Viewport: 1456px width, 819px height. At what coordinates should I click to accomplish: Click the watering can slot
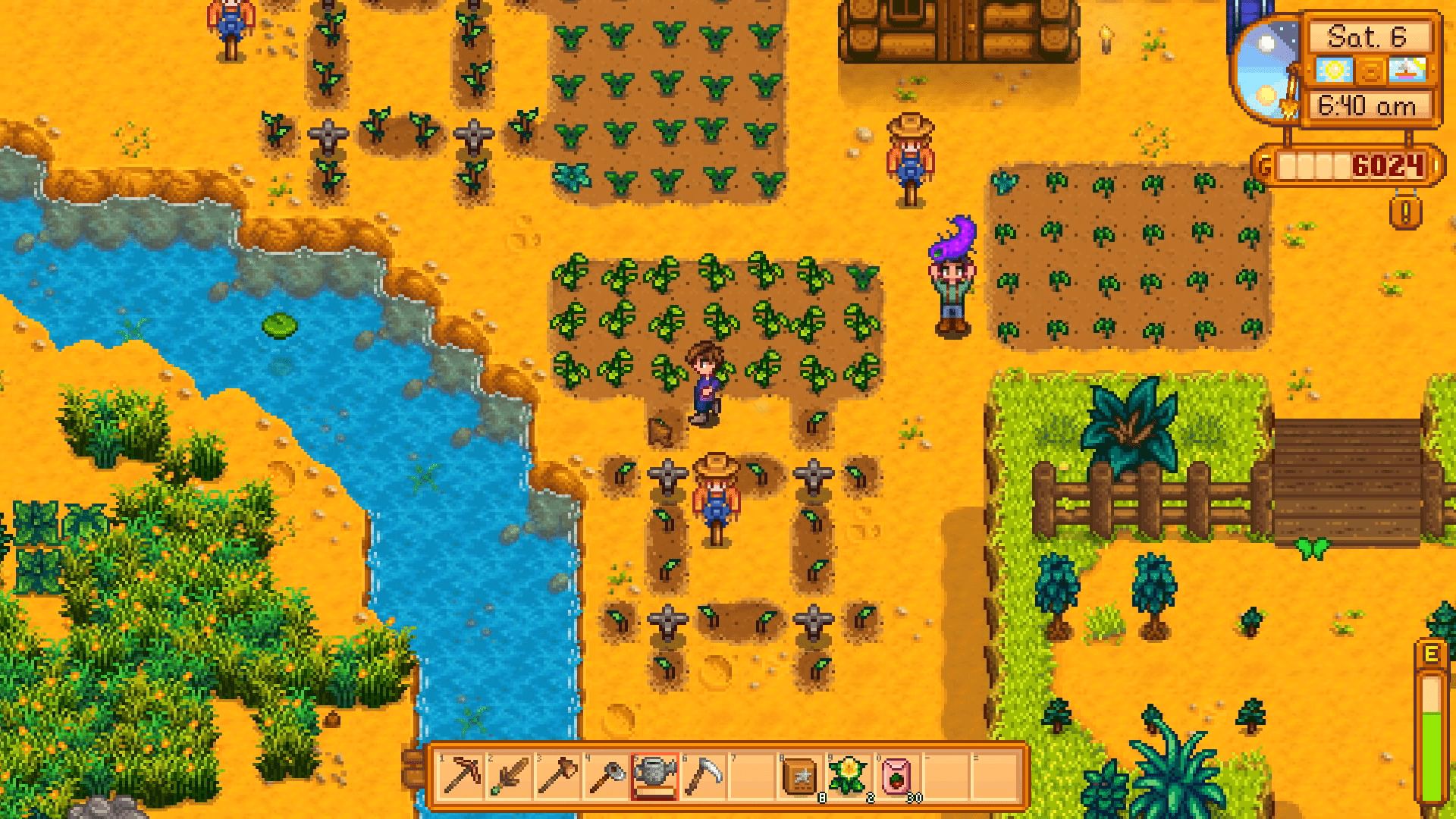click(654, 777)
